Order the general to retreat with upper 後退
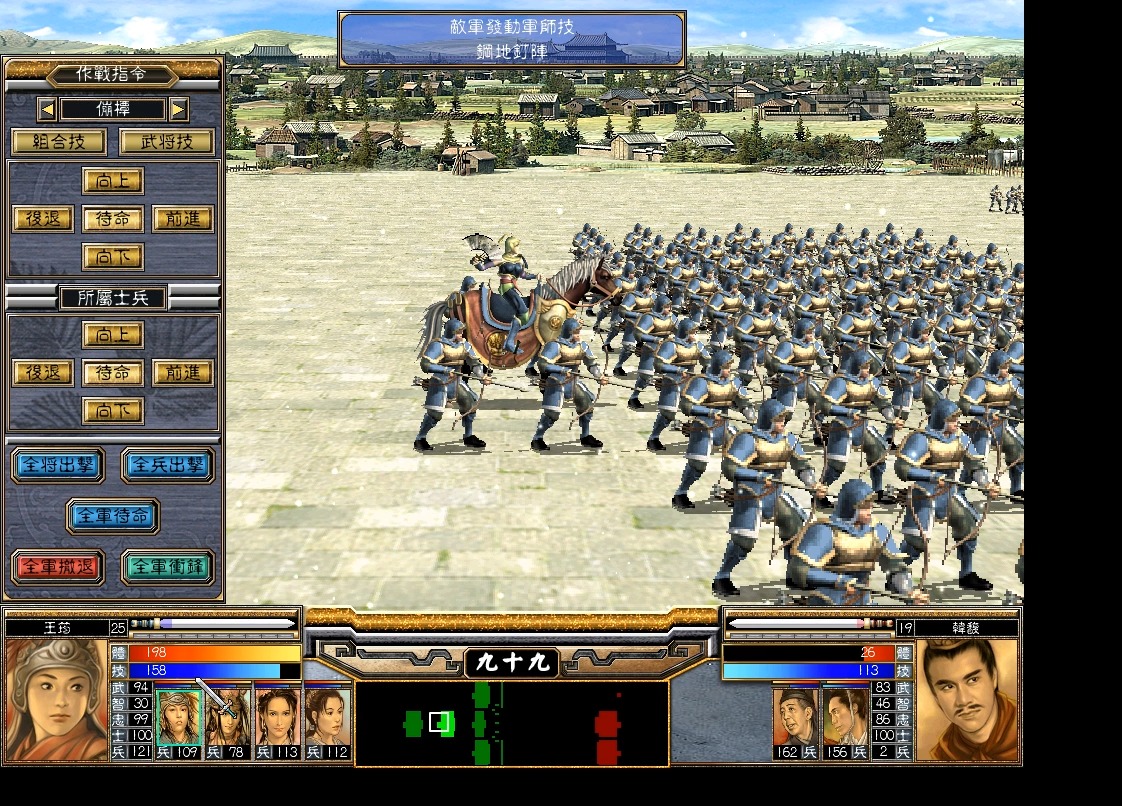 43,219
